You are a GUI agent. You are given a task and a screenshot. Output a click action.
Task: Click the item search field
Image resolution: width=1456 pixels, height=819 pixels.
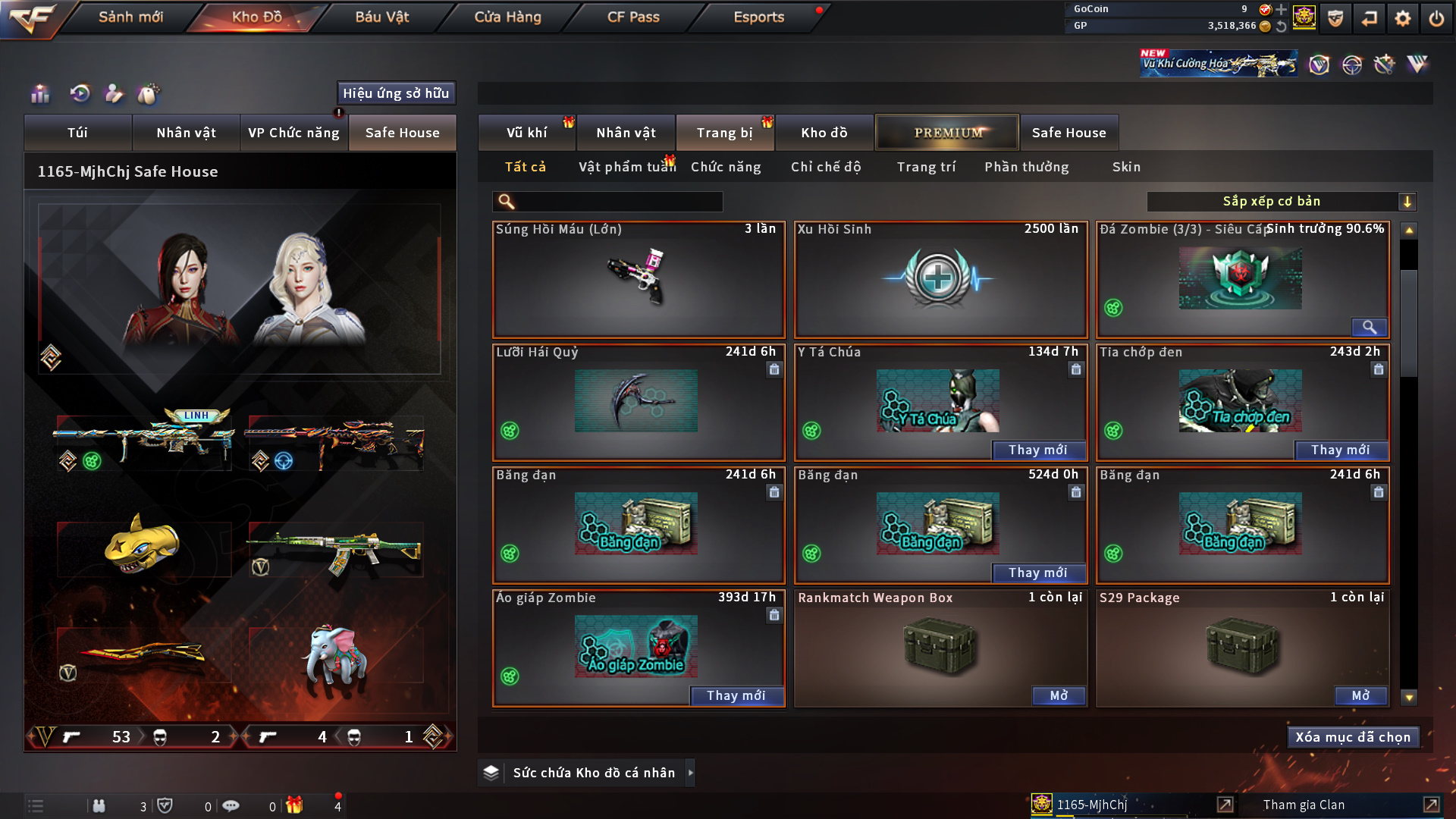pos(618,202)
